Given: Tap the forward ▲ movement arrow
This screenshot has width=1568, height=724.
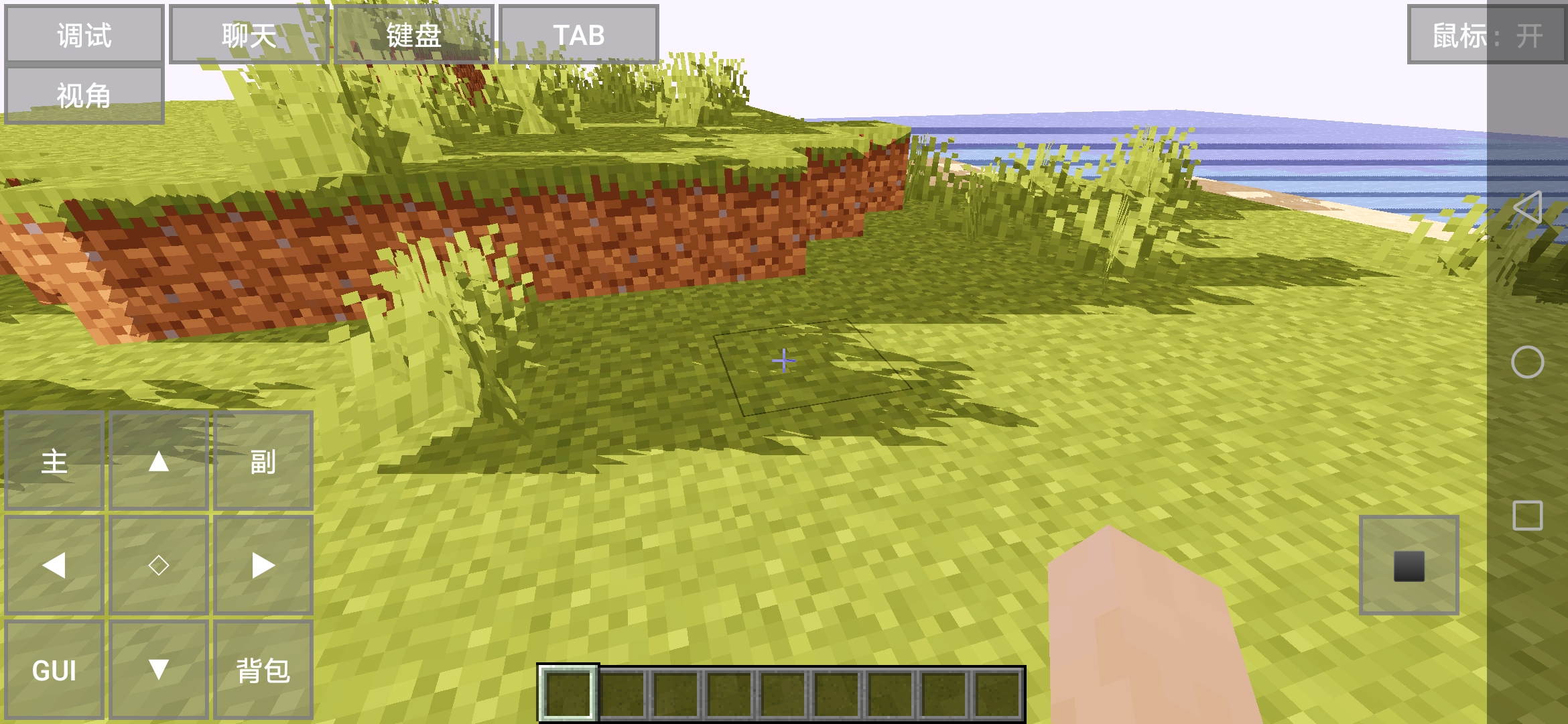Looking at the screenshot, I should pyautogui.click(x=159, y=463).
